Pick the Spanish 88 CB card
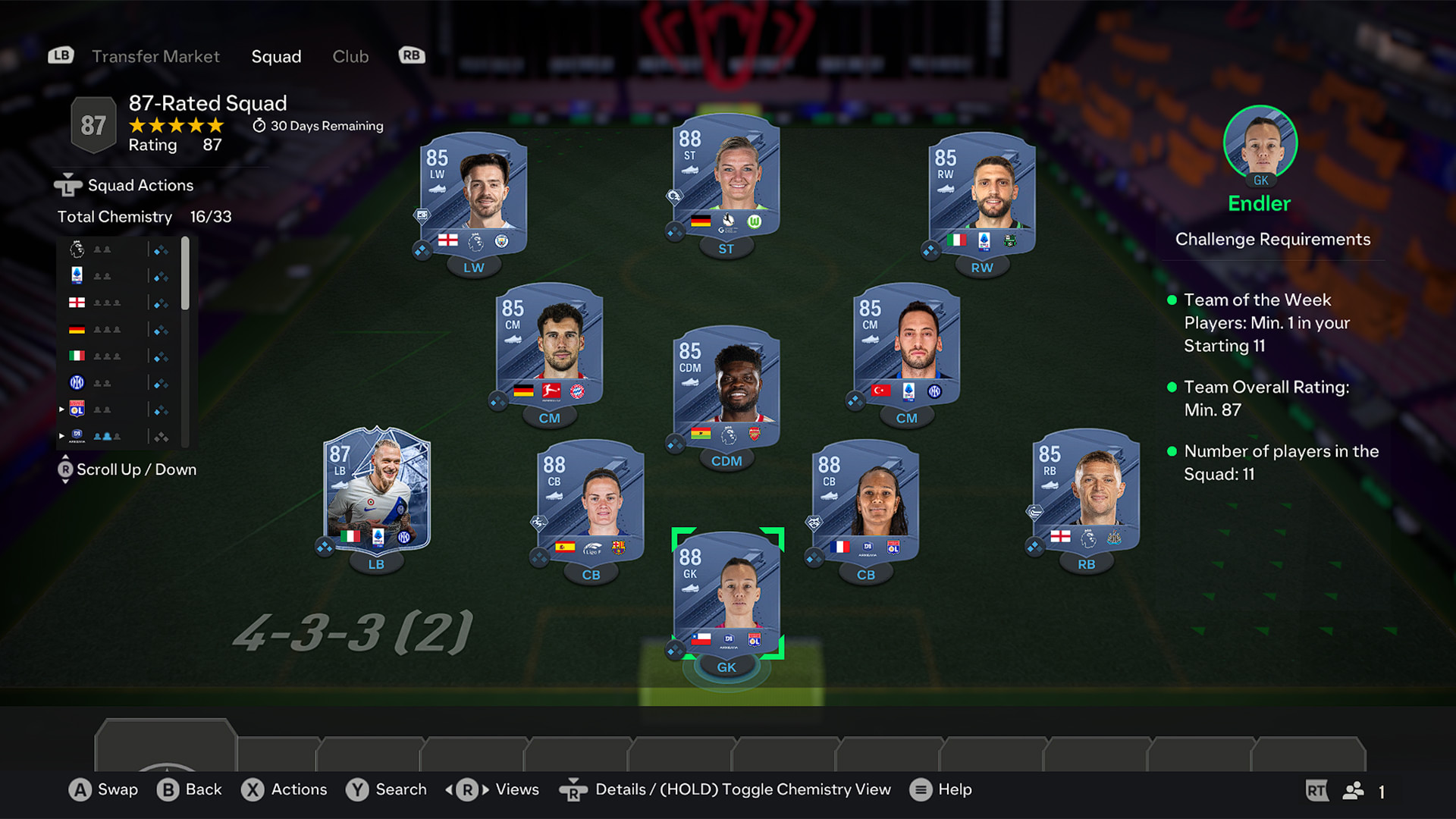 591,500
